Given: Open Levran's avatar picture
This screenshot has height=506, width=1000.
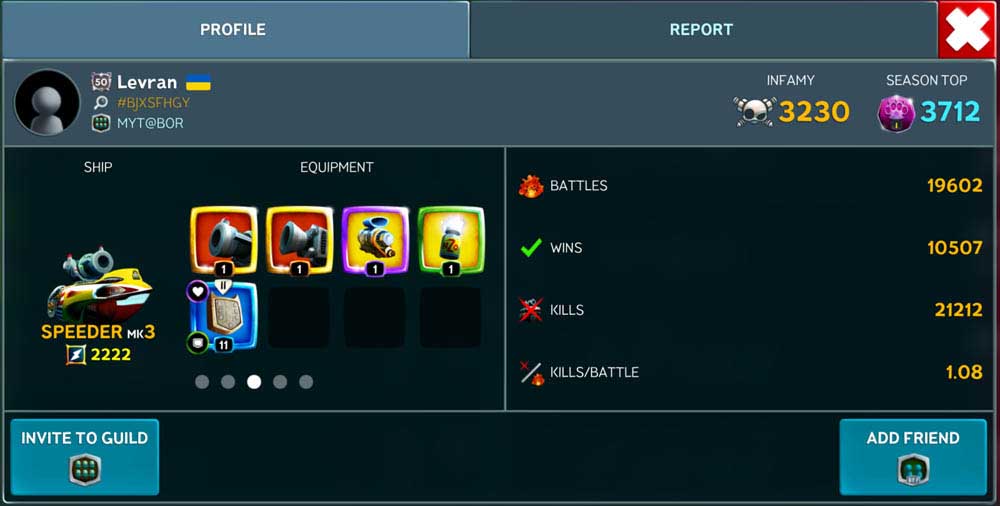Looking at the screenshot, I should pyautogui.click(x=47, y=102).
